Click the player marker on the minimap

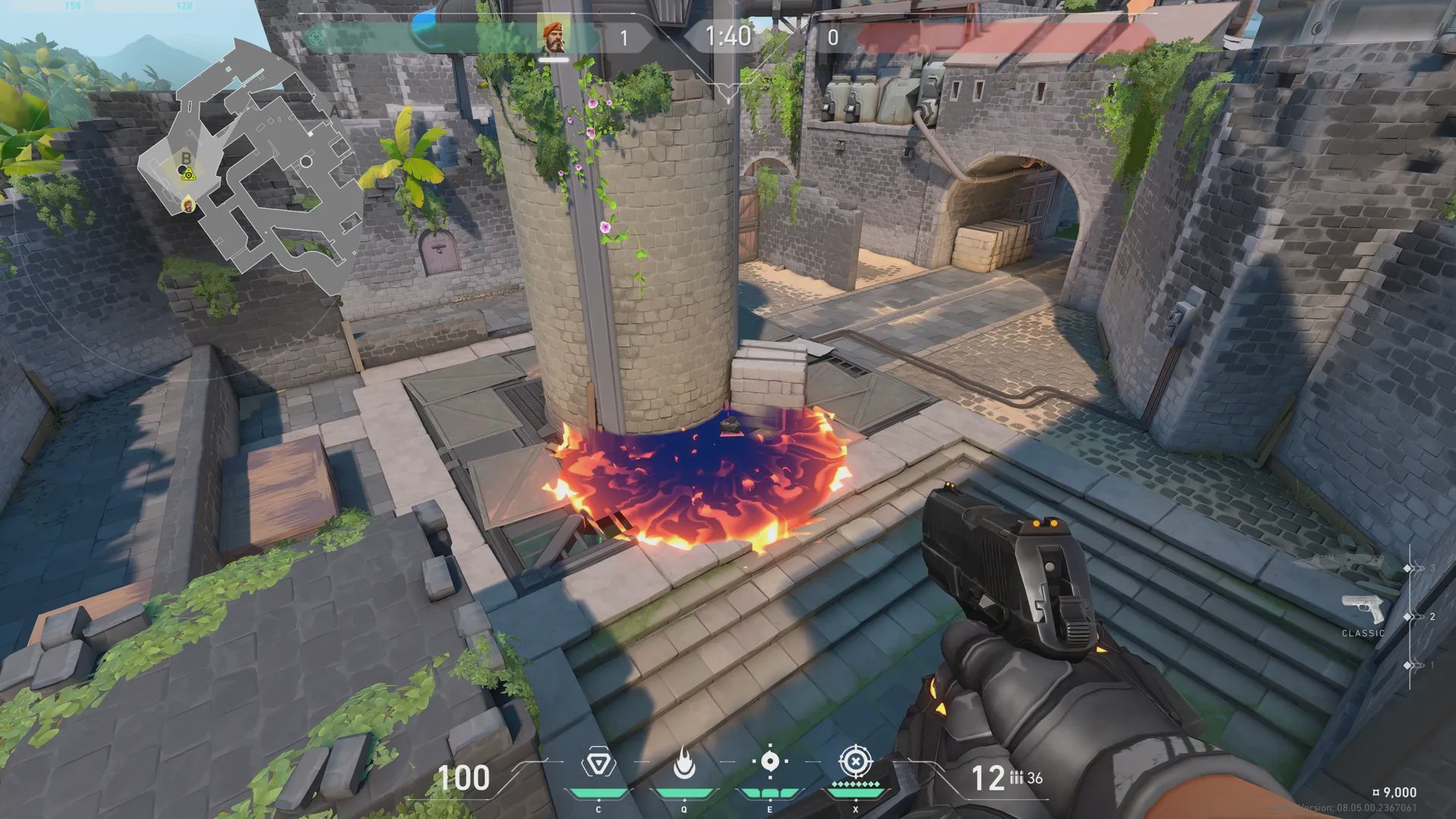(188, 205)
